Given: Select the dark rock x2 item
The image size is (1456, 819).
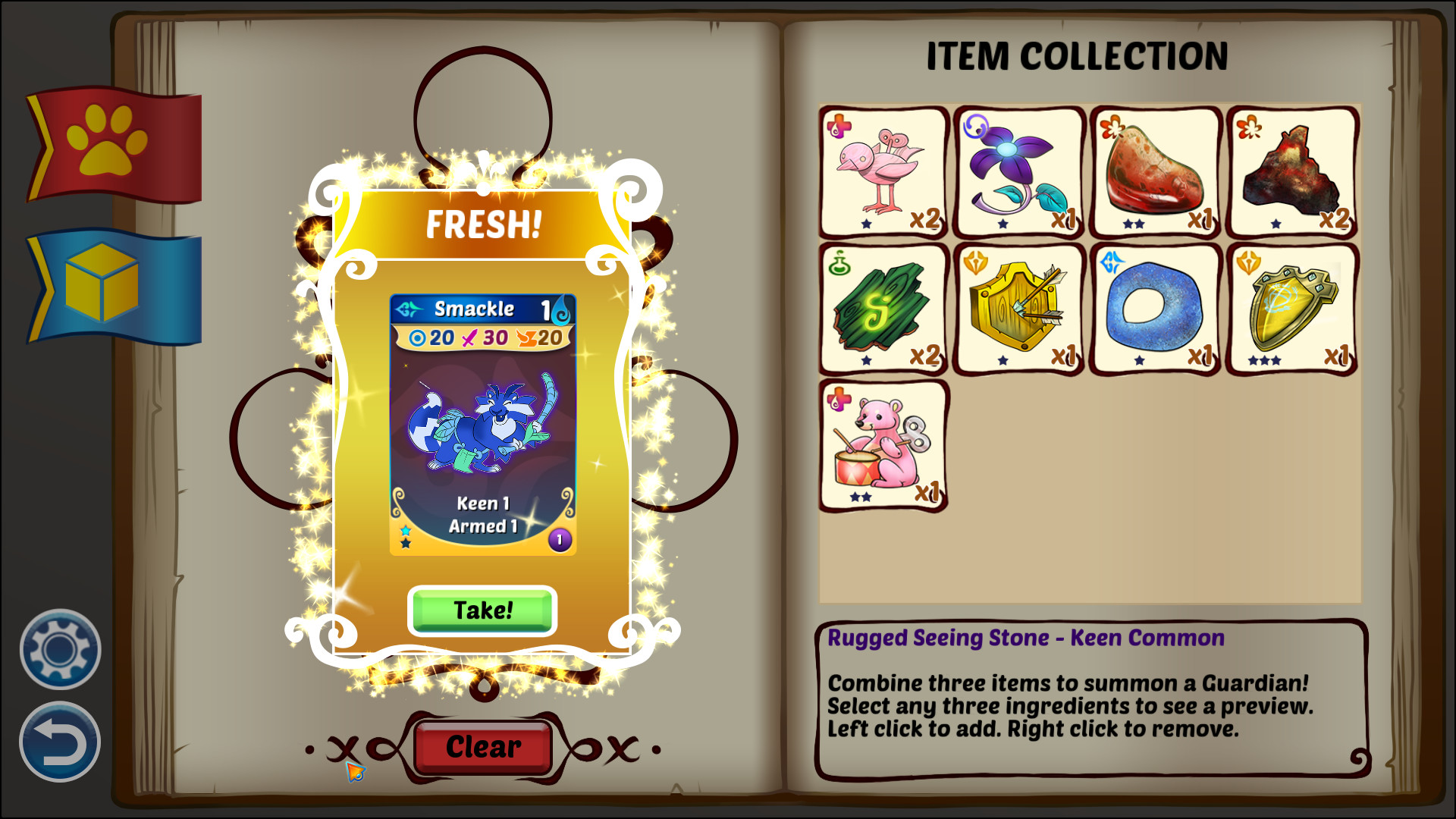Looking at the screenshot, I should point(1289,173).
